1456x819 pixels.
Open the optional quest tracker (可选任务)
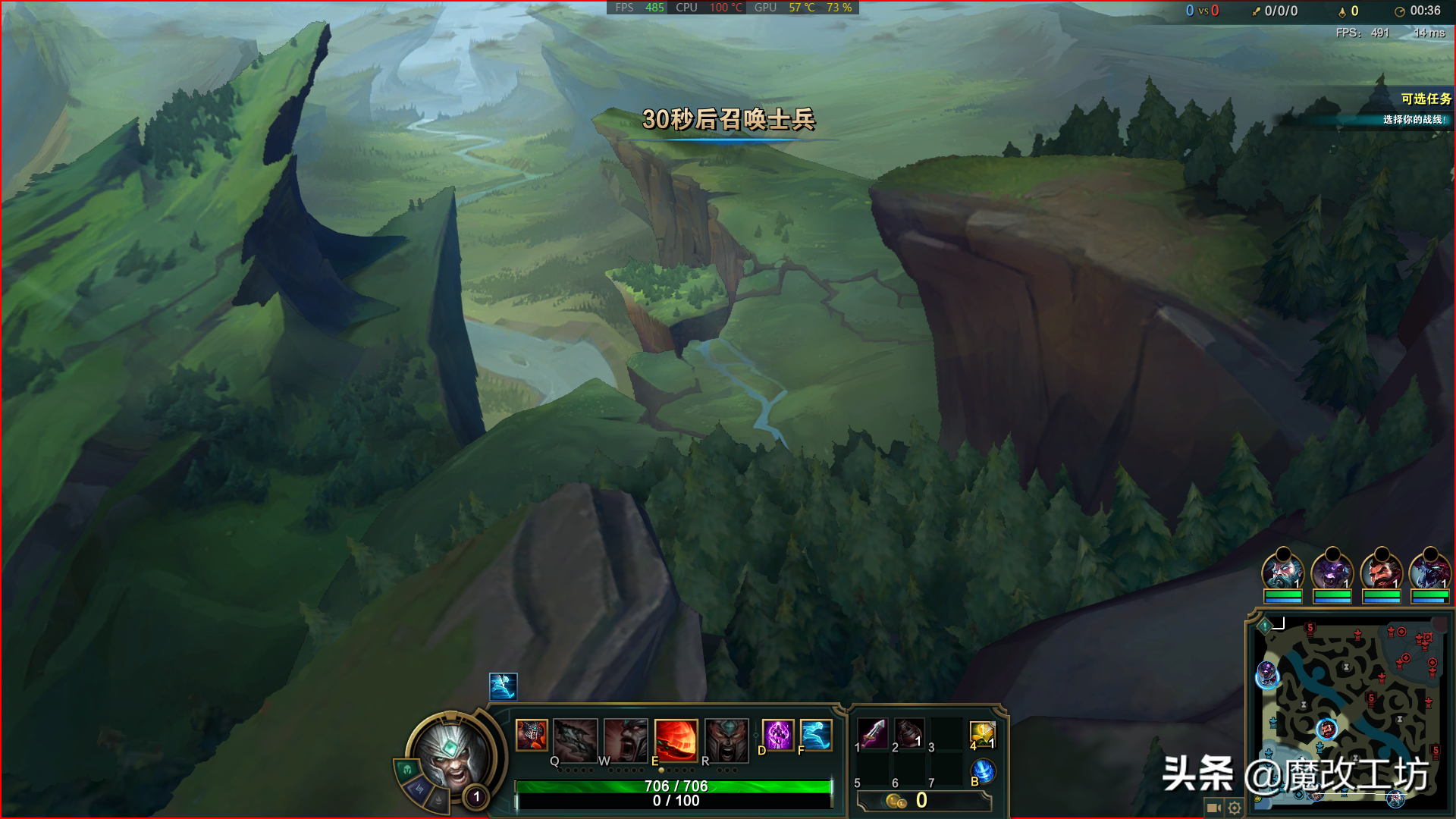(1426, 99)
